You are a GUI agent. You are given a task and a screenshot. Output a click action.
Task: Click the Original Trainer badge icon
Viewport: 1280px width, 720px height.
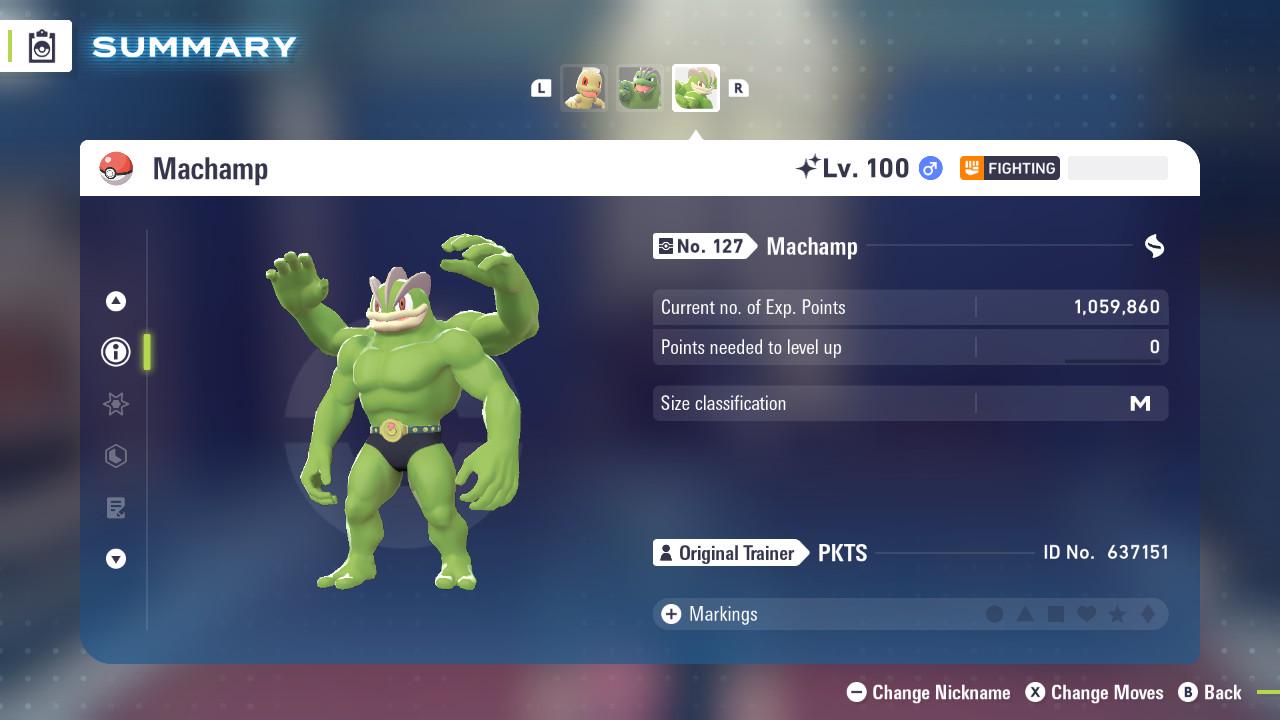665,553
